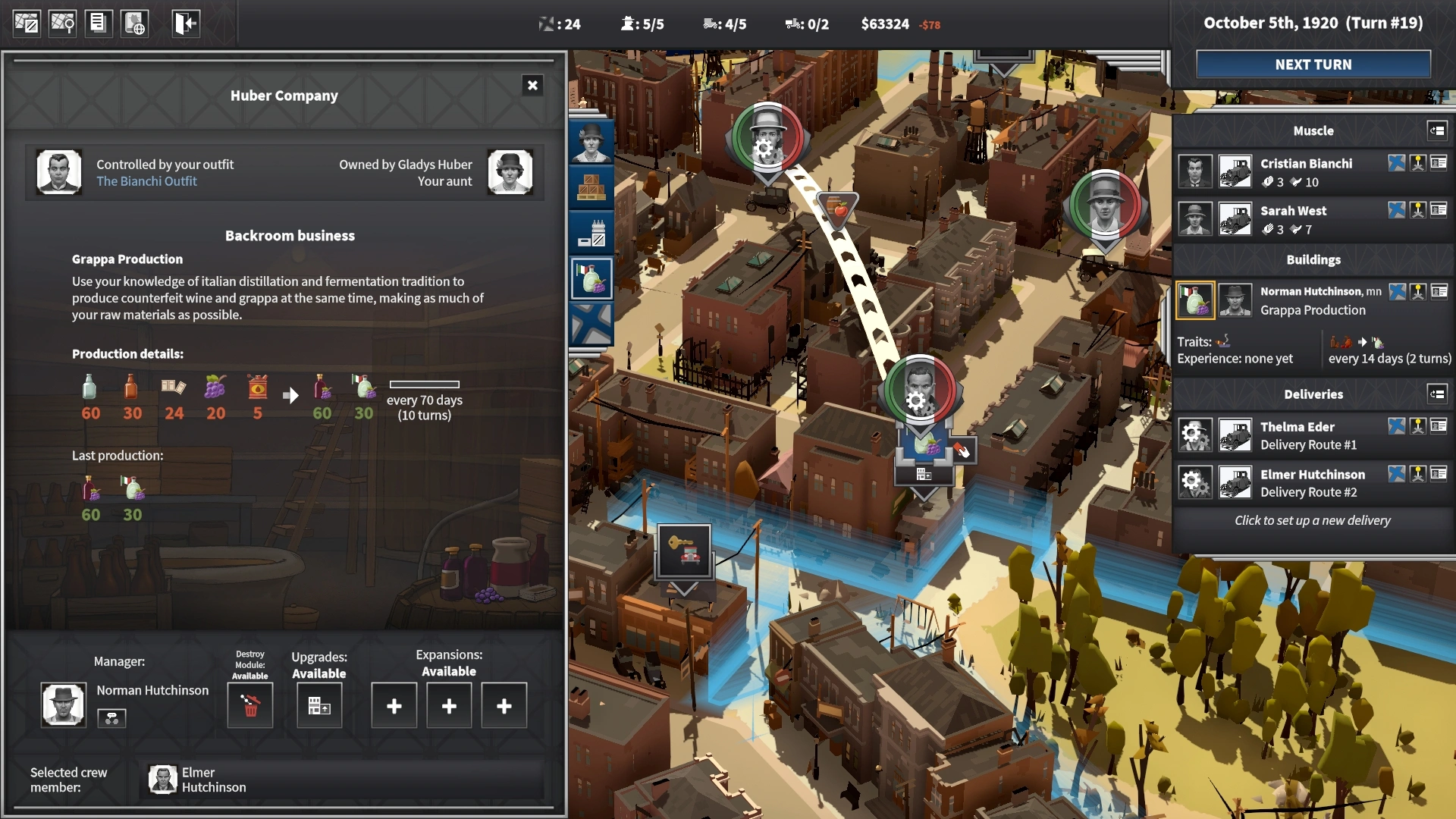The height and width of the screenshot is (819, 1456).
Task: Click to set up a new delivery
Action: click(1312, 520)
